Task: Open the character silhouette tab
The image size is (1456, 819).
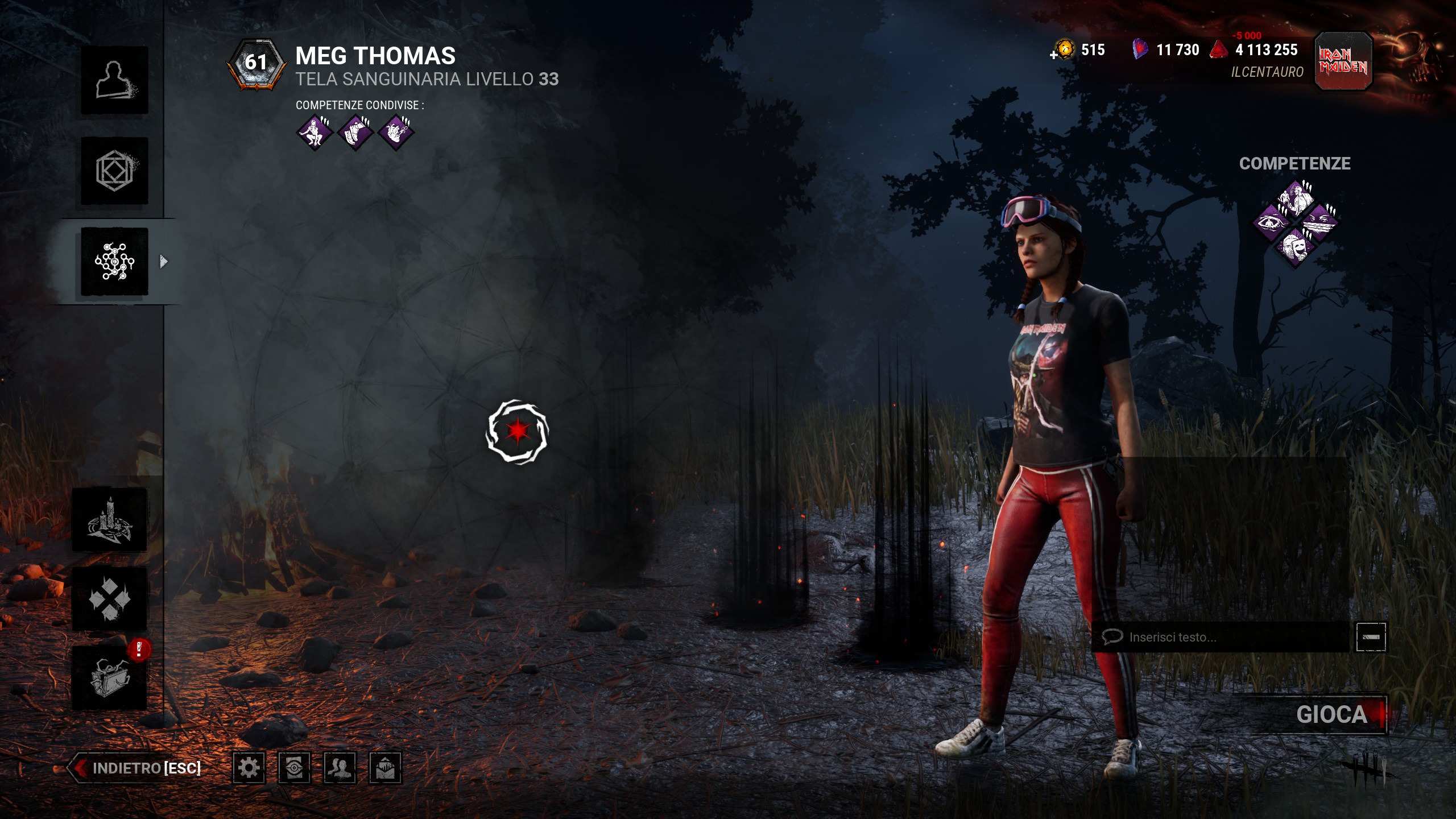Action: coord(114,80)
